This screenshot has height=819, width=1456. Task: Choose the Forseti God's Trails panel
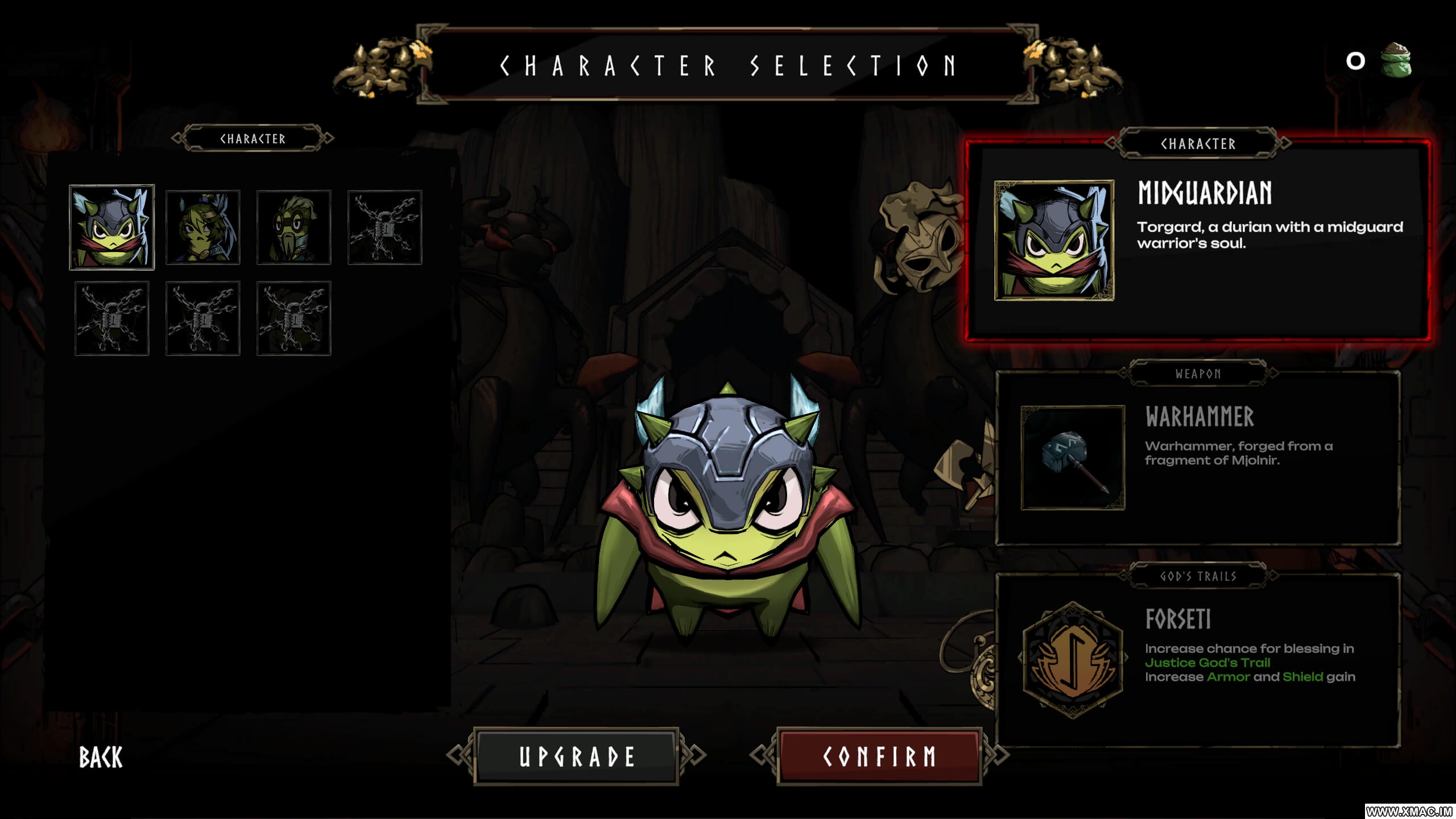[x=1198, y=661]
